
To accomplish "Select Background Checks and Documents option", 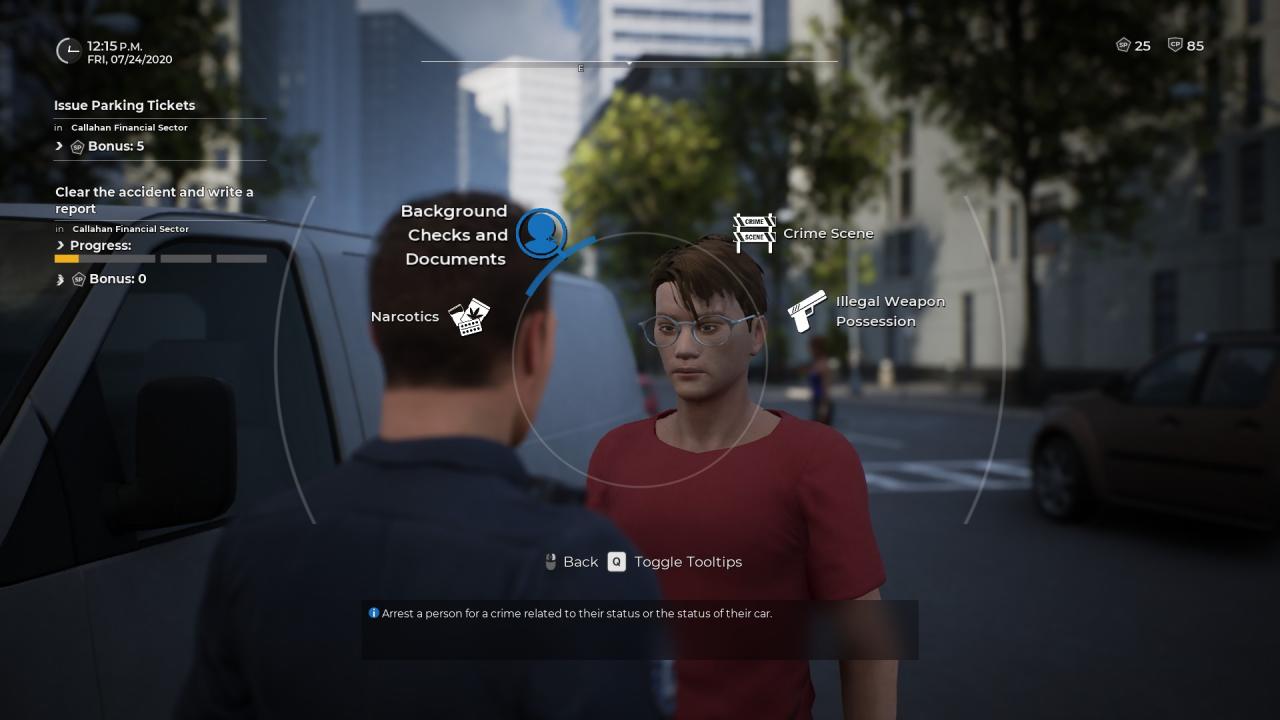I will 541,234.
